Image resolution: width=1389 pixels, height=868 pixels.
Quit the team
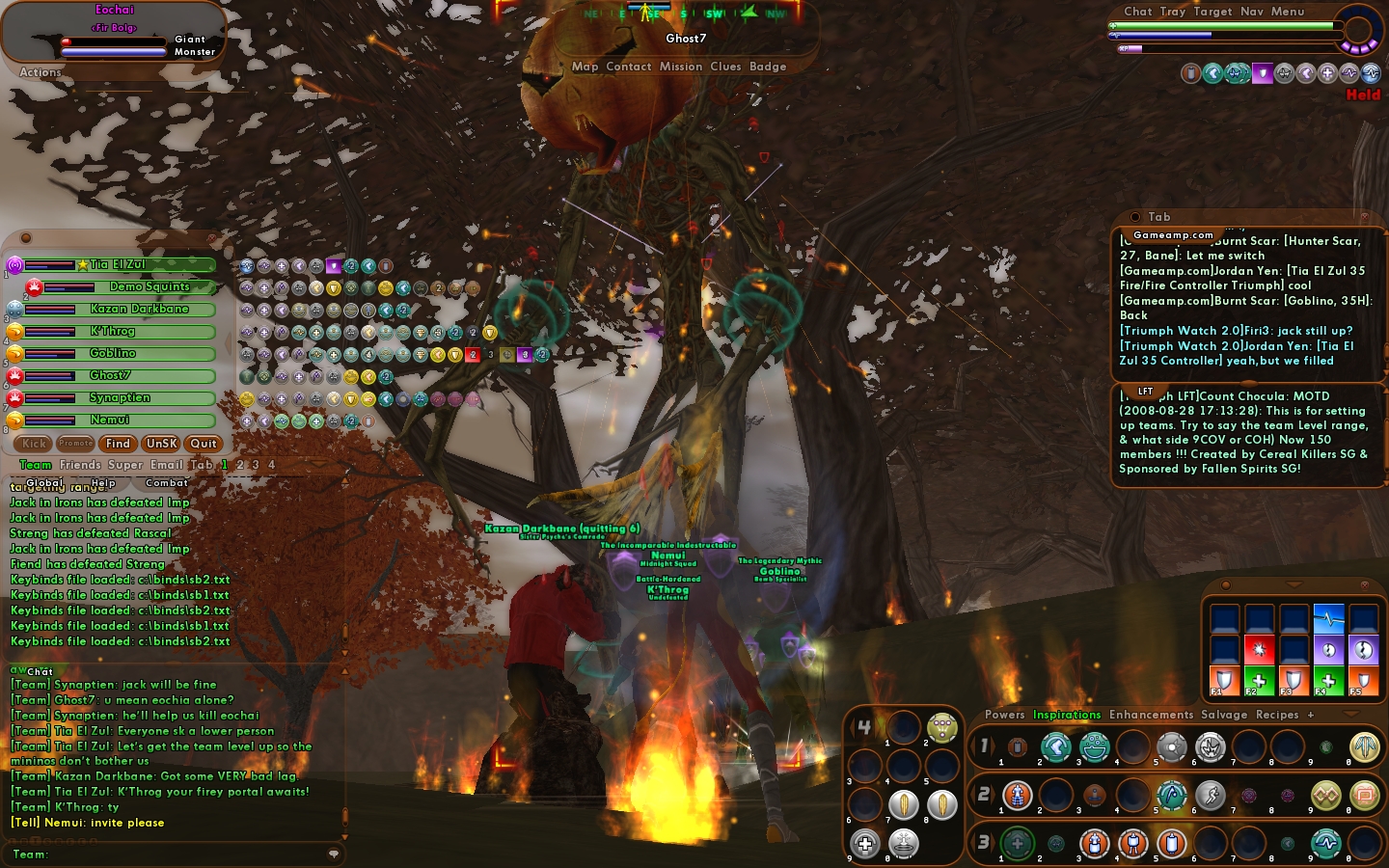(204, 444)
